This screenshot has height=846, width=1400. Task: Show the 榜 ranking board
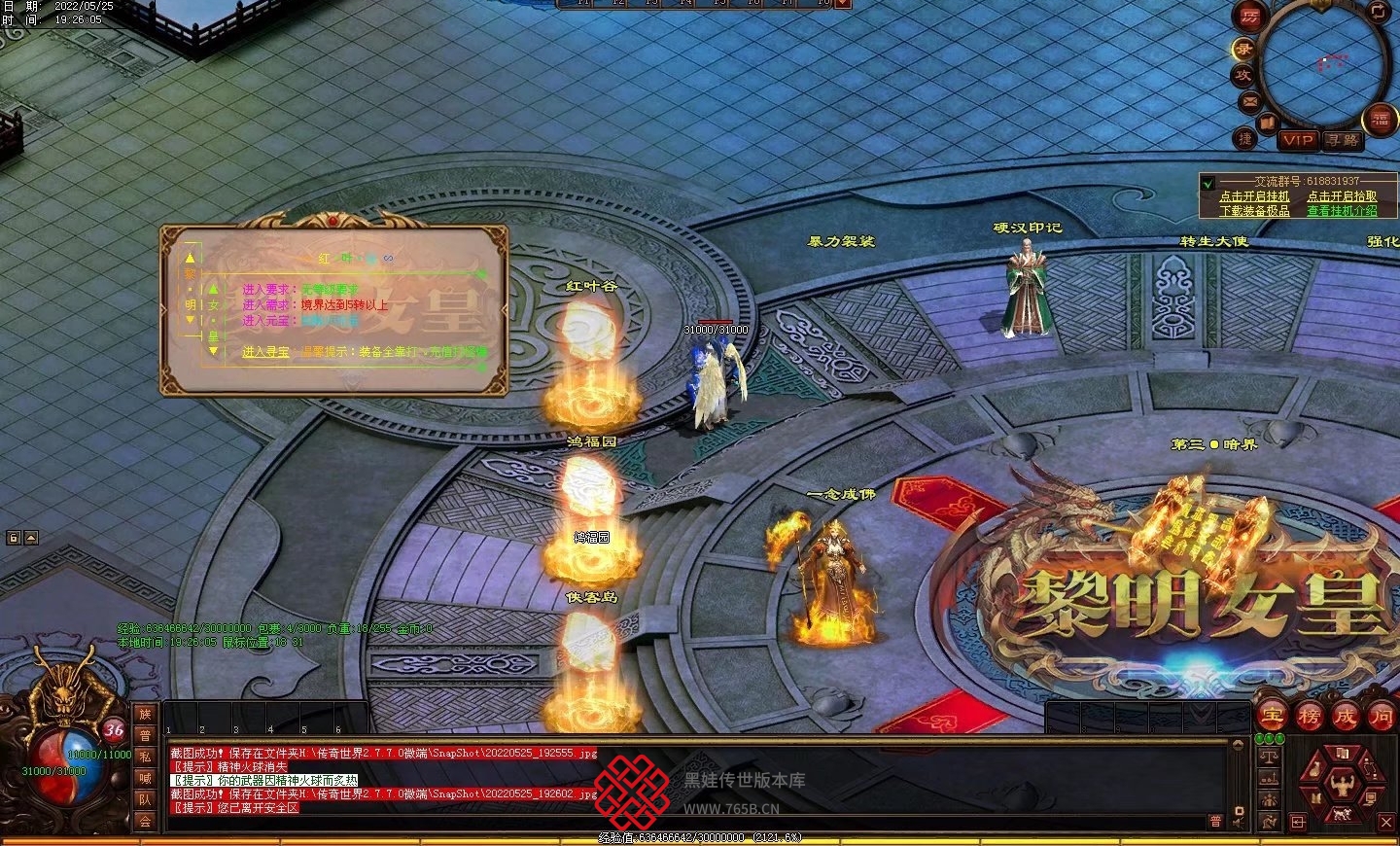[x=1310, y=717]
